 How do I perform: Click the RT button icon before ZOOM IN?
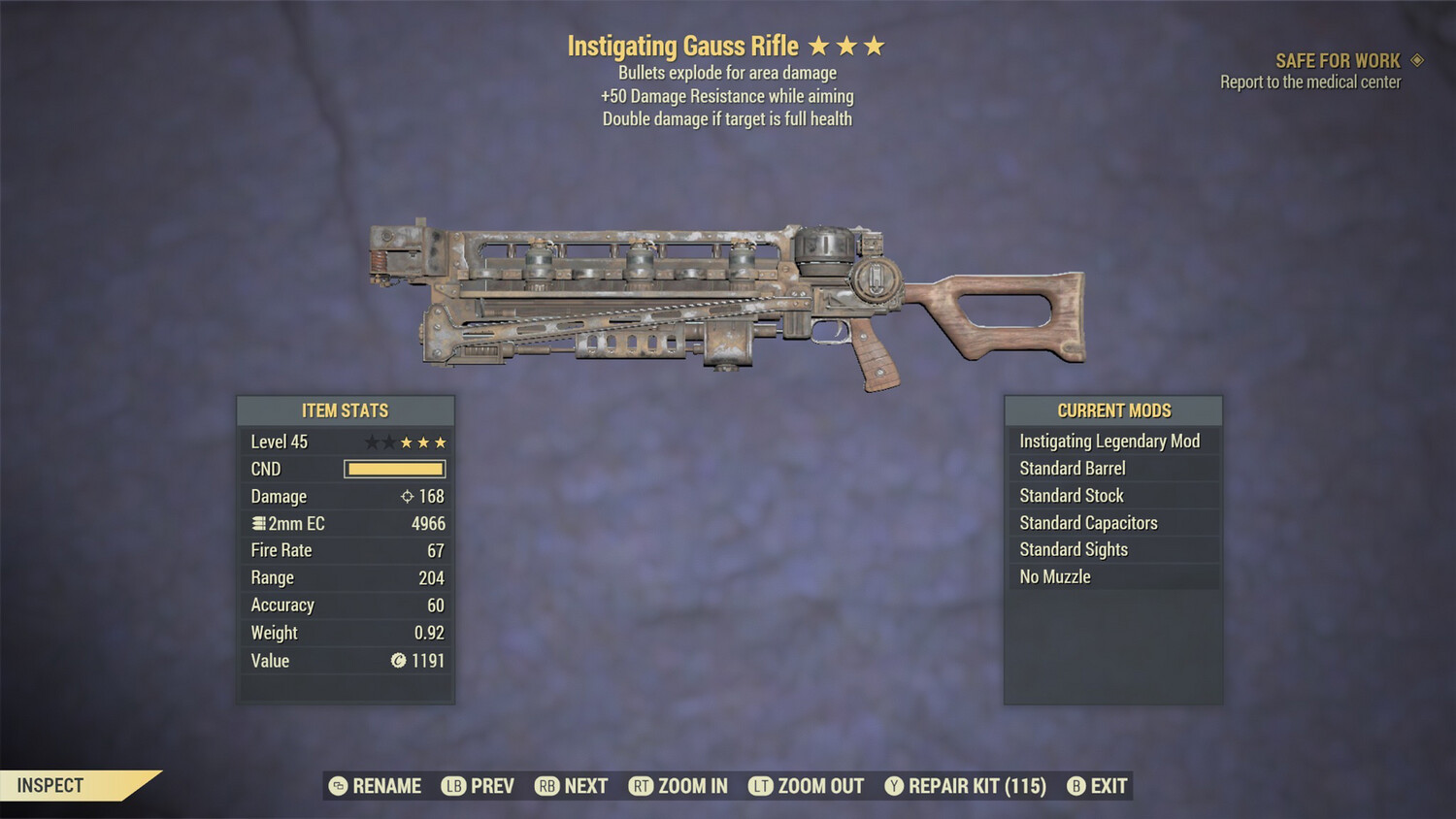click(x=641, y=786)
